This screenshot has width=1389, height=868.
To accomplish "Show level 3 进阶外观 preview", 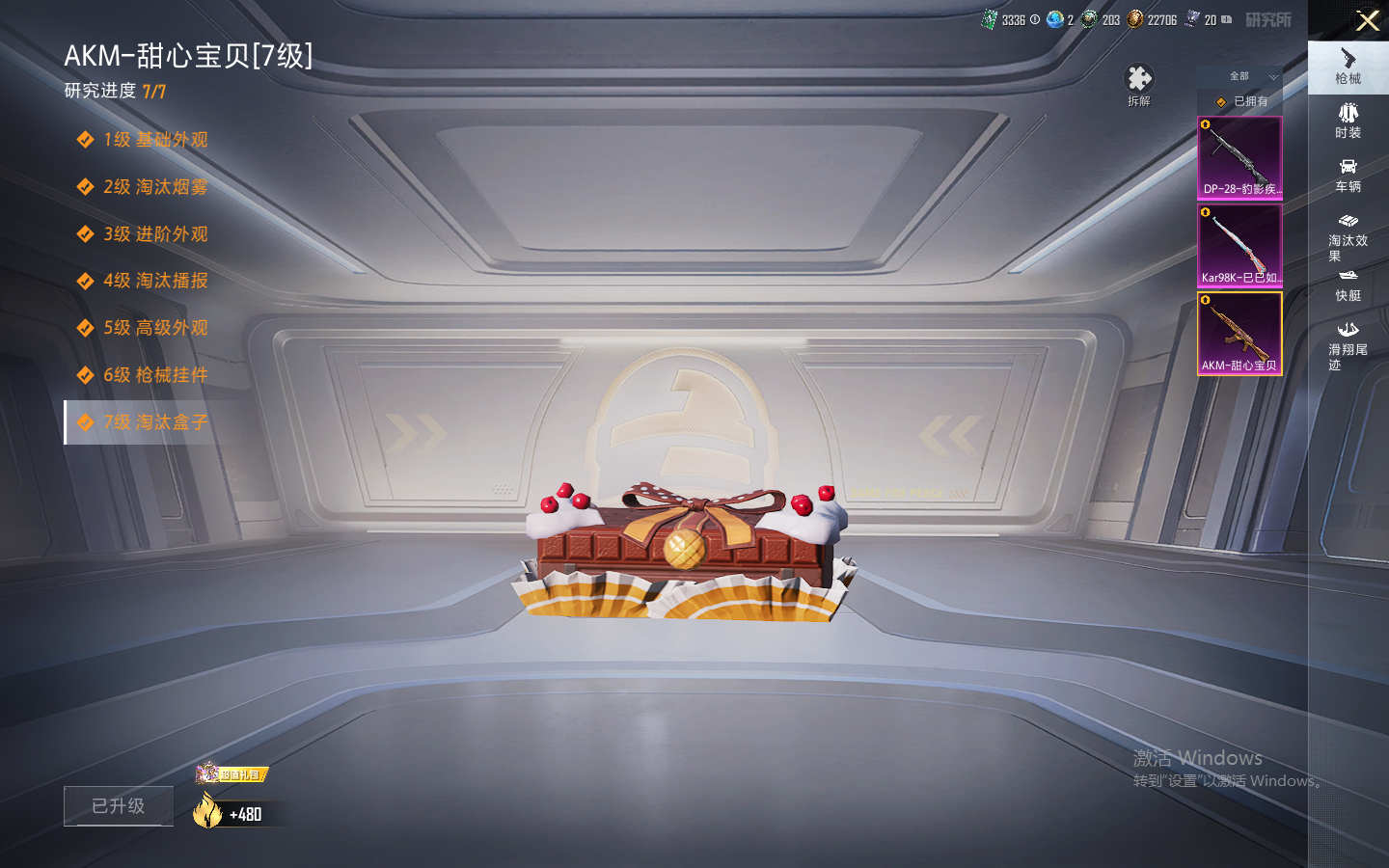I will [155, 234].
